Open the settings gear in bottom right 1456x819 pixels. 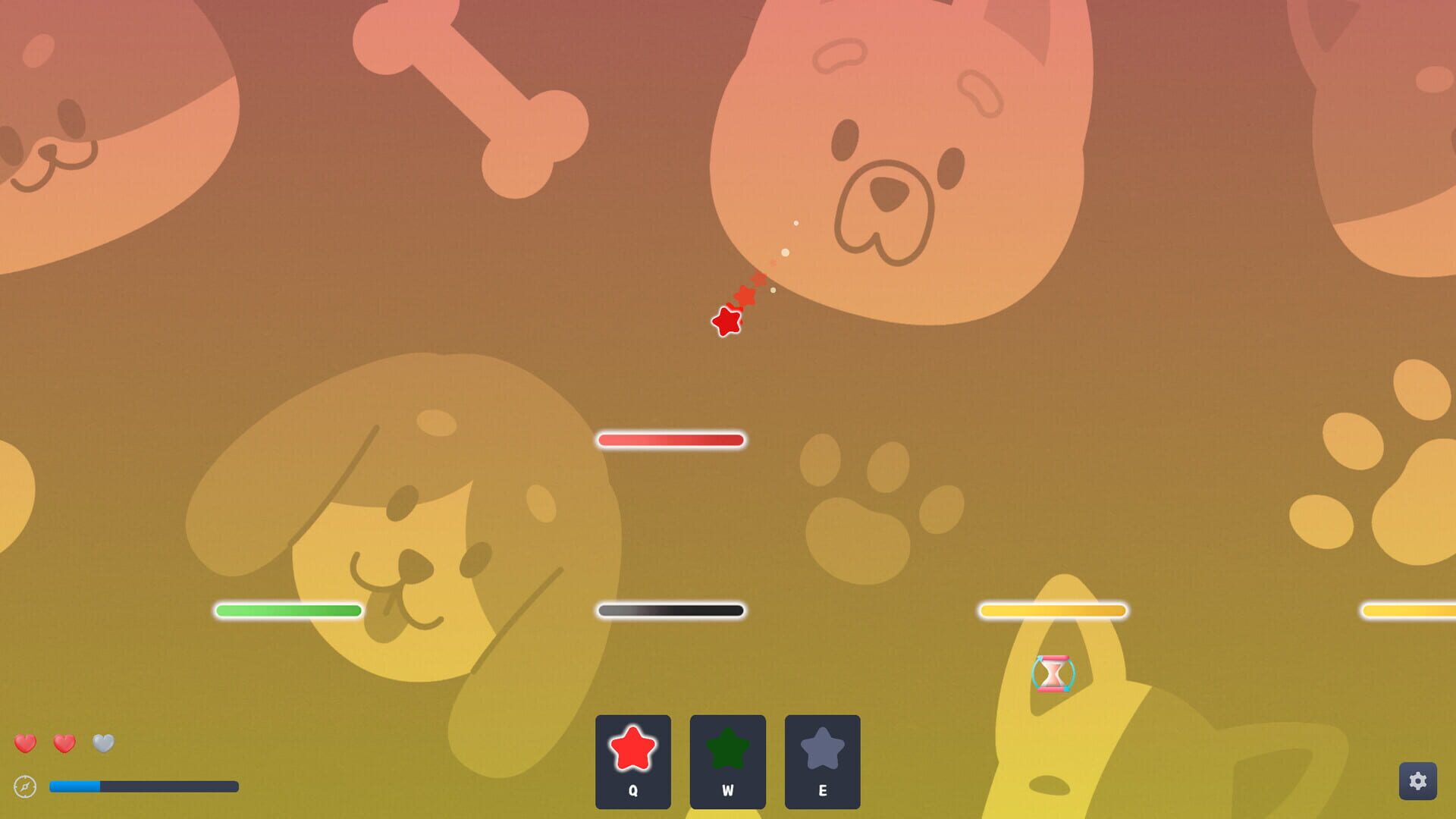click(1419, 782)
